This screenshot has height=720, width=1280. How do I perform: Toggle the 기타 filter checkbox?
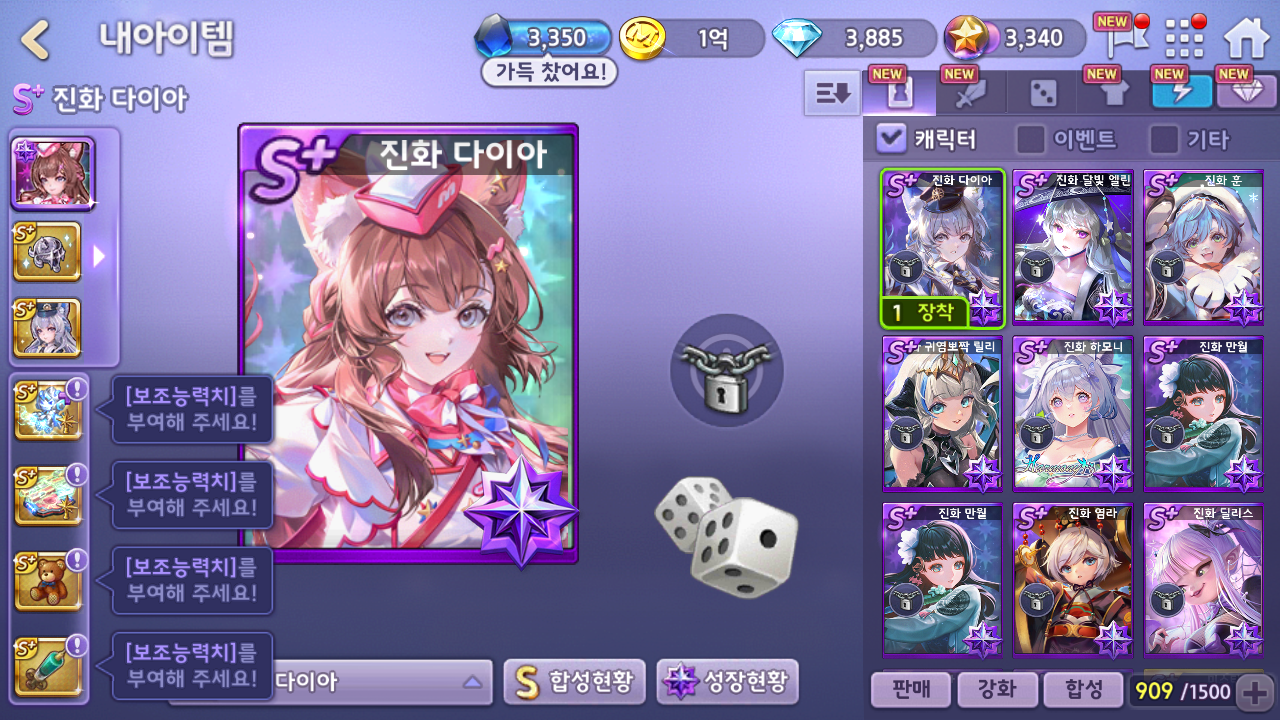(x=1163, y=138)
